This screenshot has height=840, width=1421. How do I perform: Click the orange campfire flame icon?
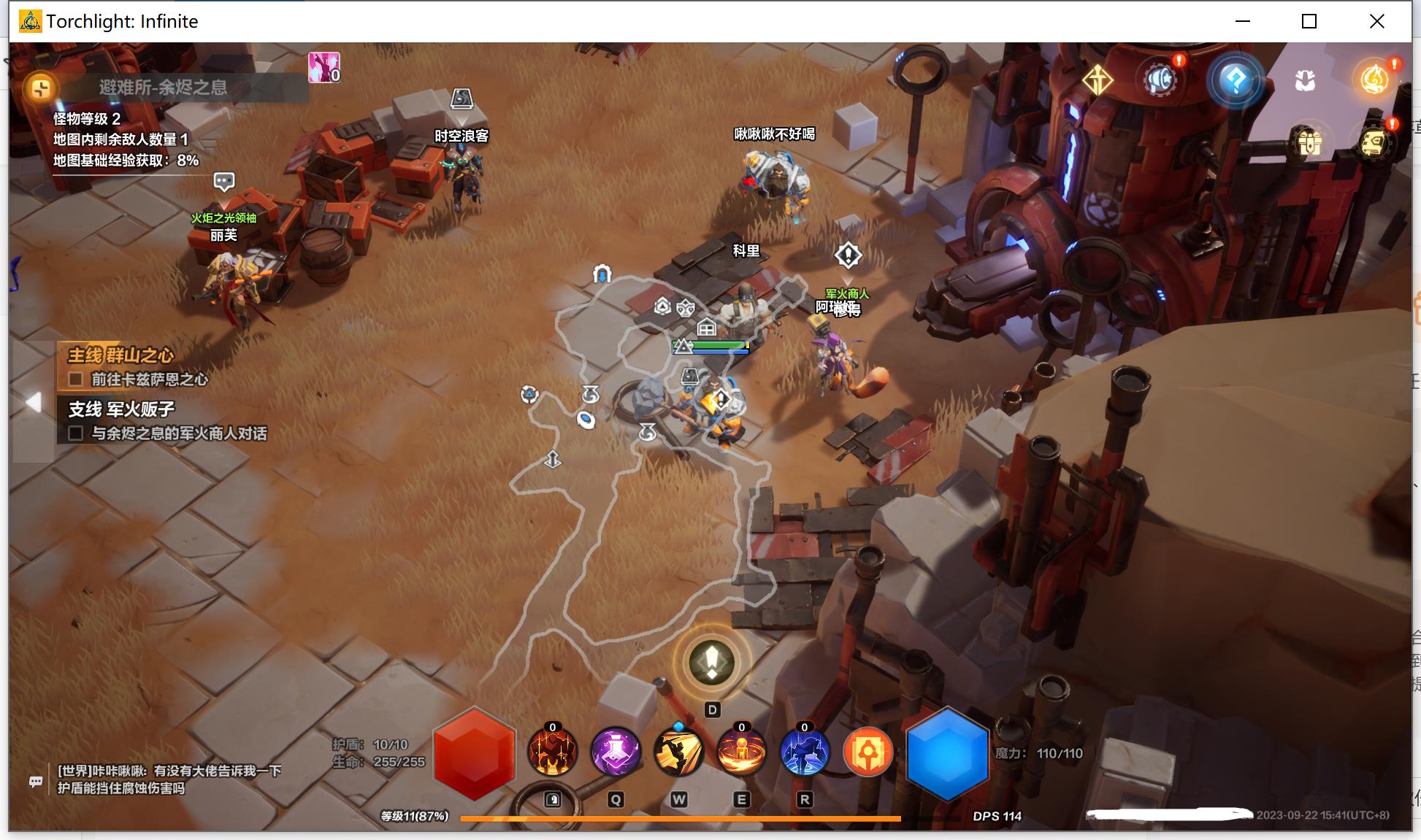coord(1374,80)
